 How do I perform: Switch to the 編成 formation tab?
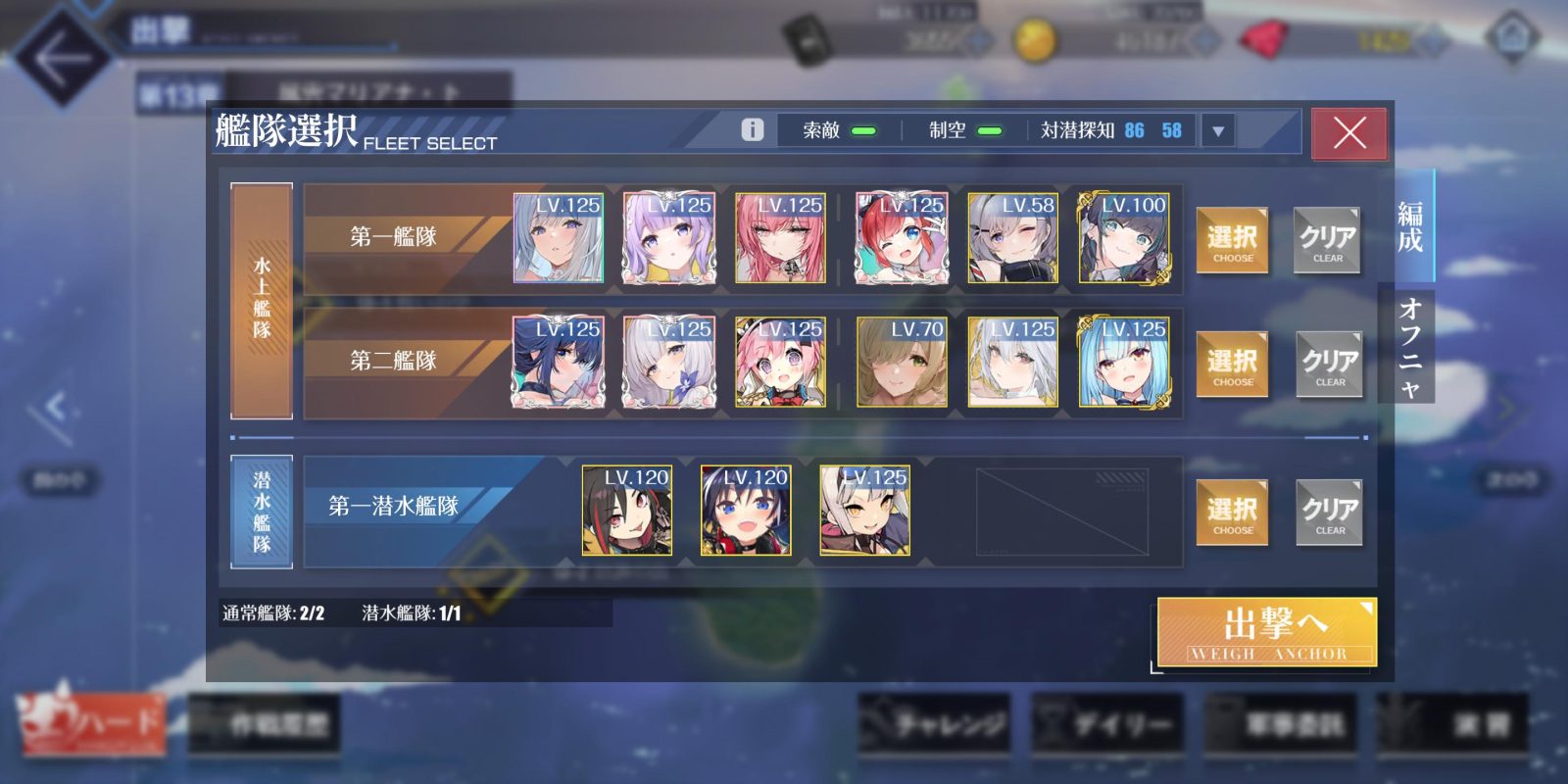1409,227
